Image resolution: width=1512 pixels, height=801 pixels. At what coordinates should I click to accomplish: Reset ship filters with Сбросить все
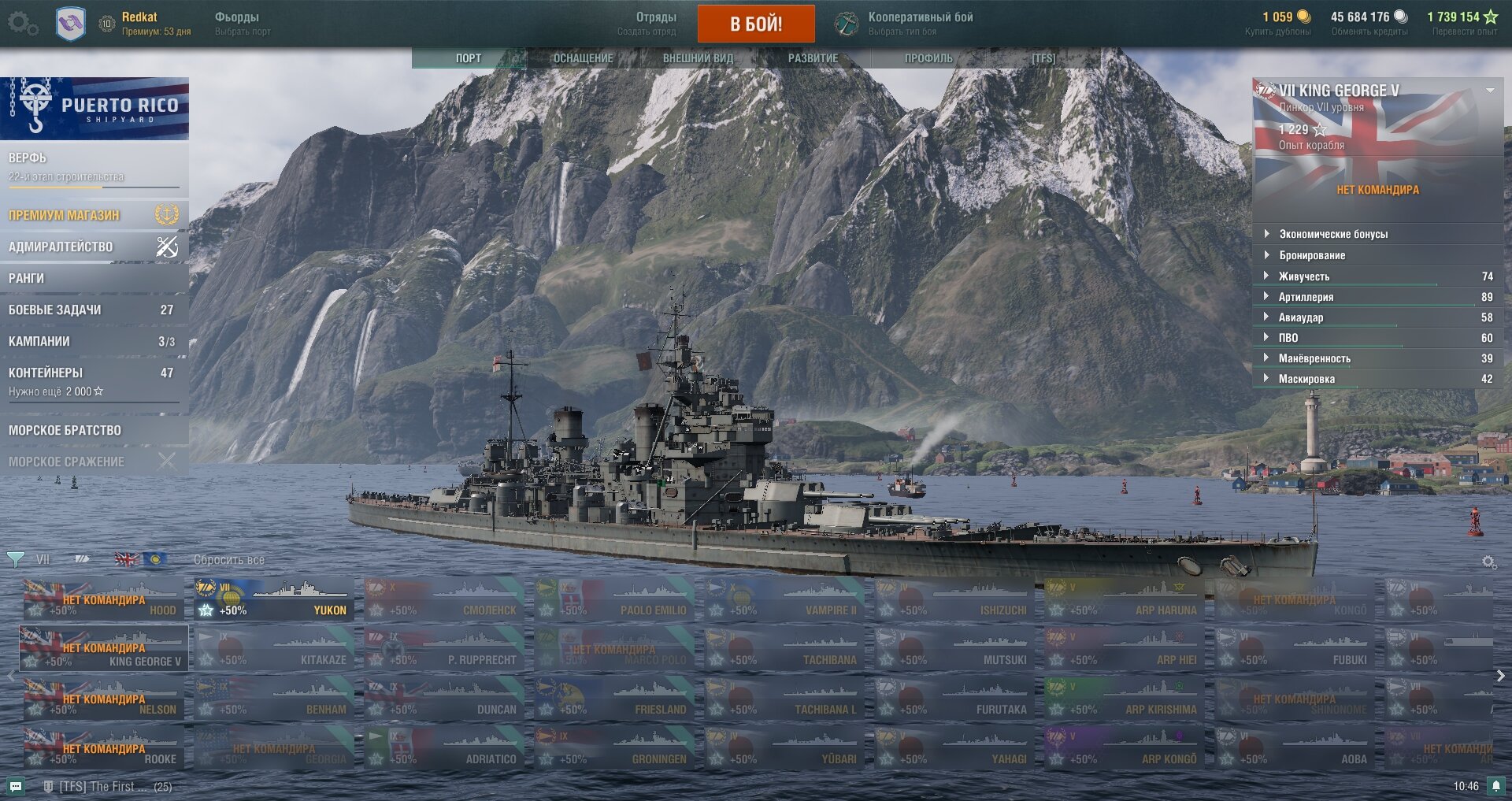click(x=229, y=560)
